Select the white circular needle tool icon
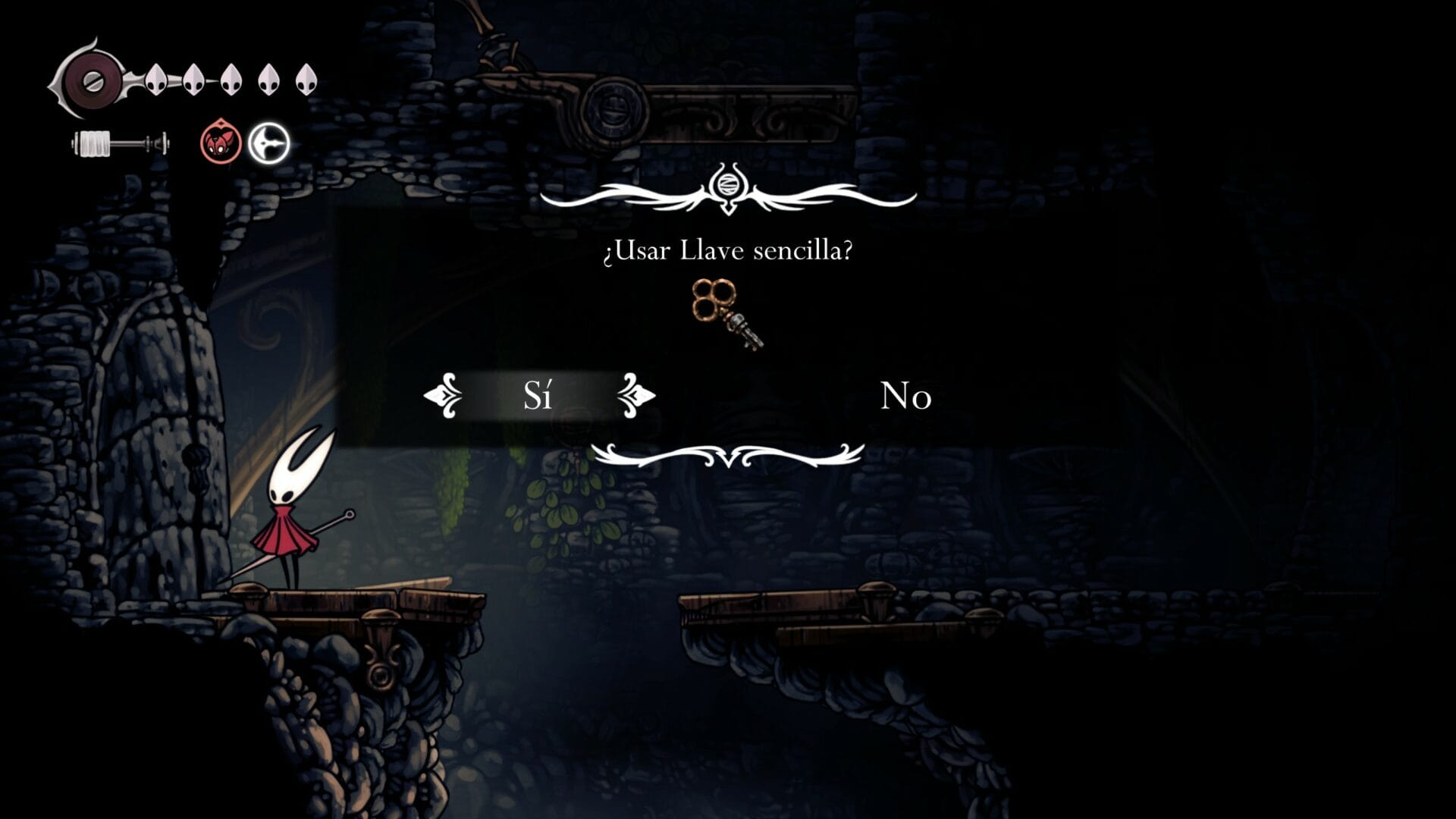The image size is (1456, 819). tap(269, 143)
